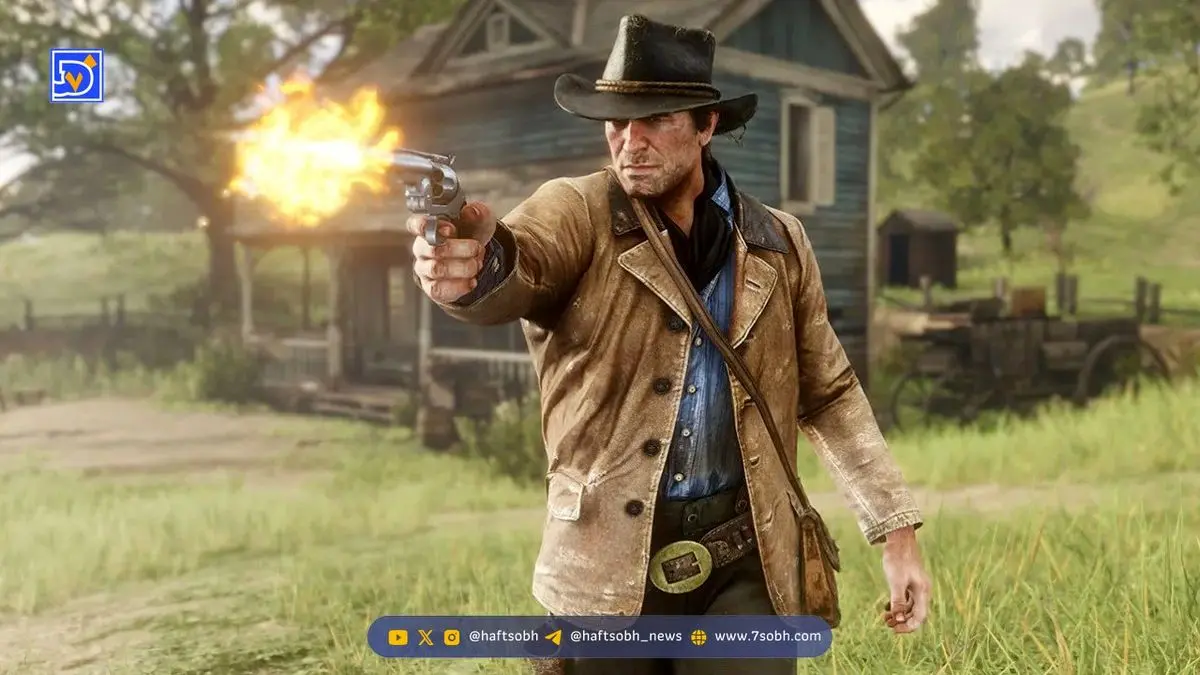The image size is (1200, 675).
Task: Click the blue site logo badge
Action: click(77, 76)
